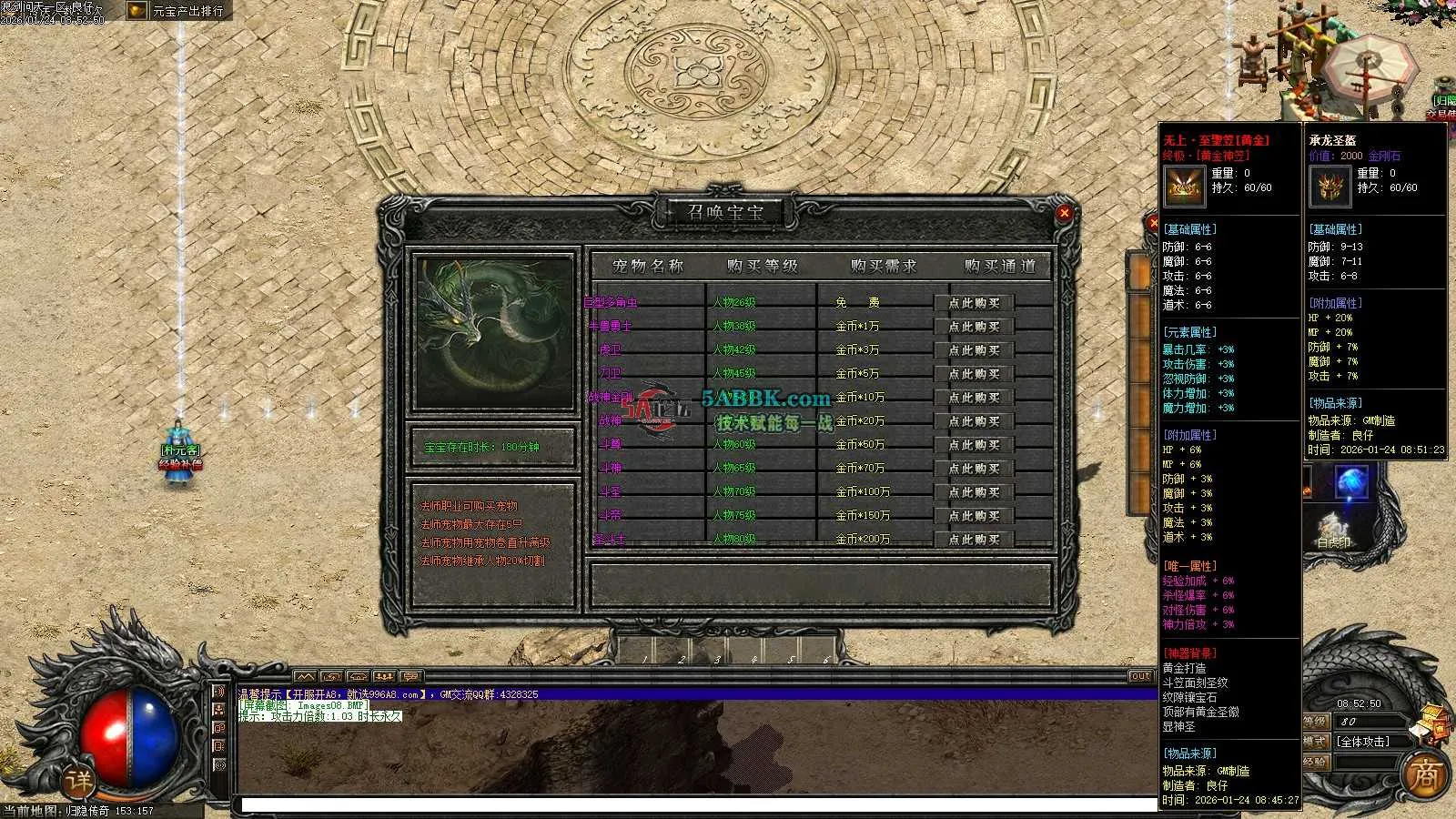Select the blue glowing orb item slot
Screen dimensions: 1456x819
pyautogui.click(x=1351, y=481)
